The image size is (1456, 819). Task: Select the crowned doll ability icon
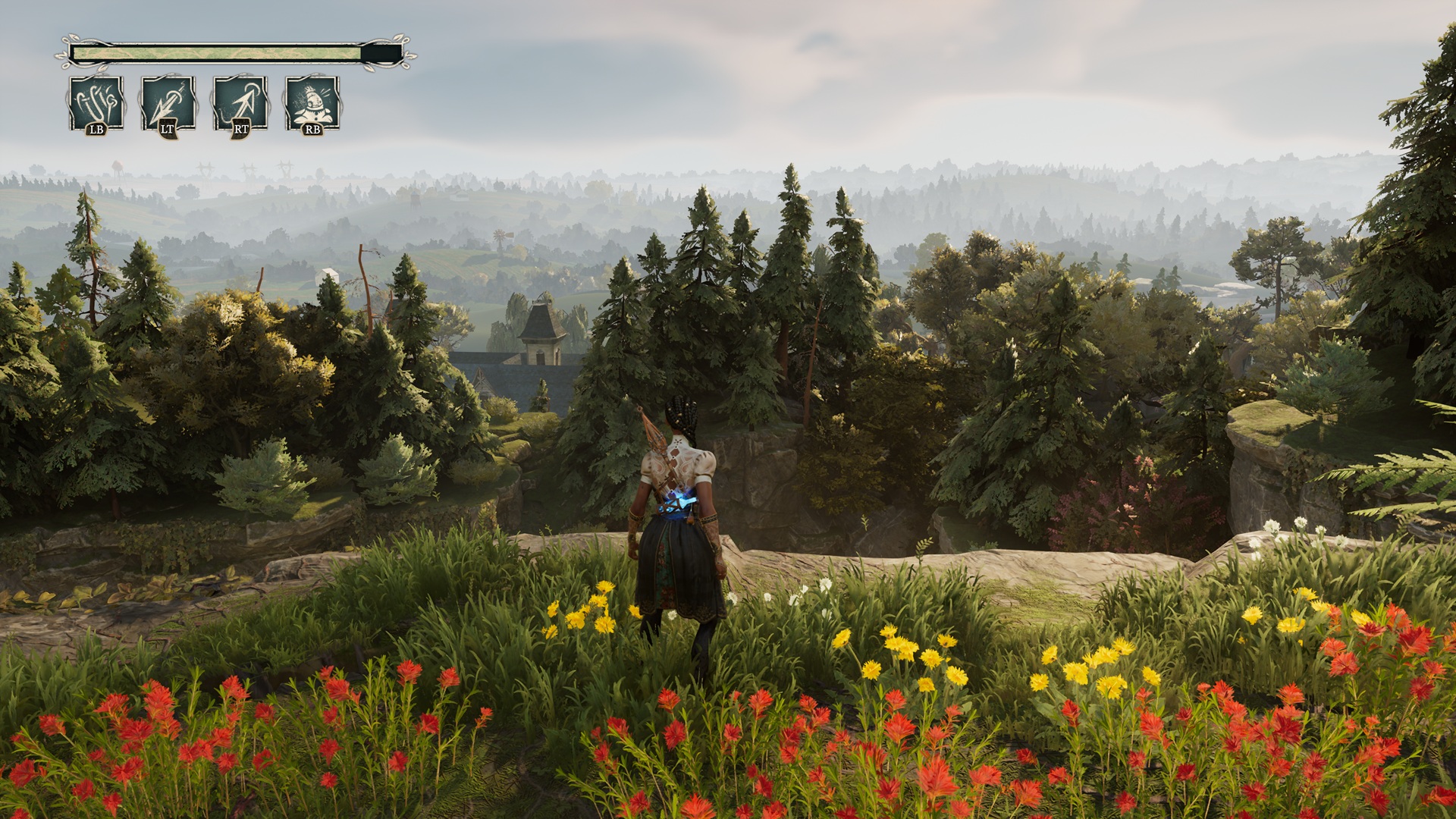312,103
